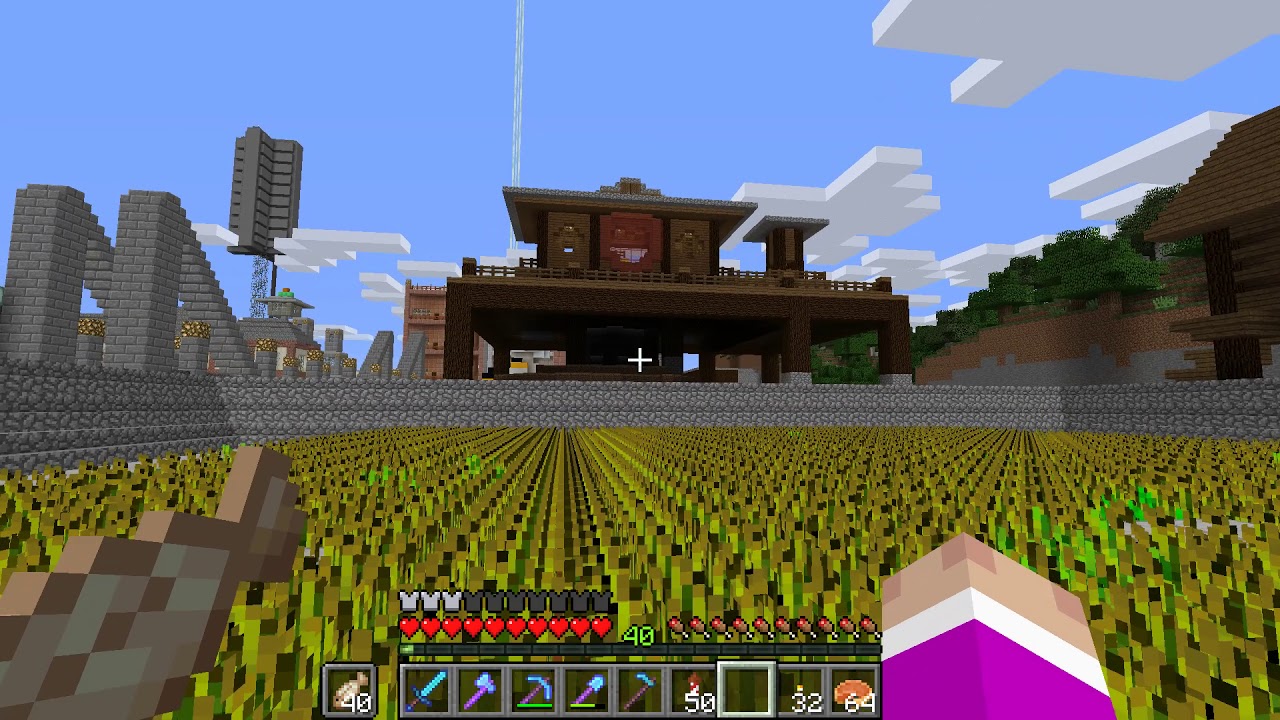The width and height of the screenshot is (1280, 720).
Task: Click the crosshair at screen center
Action: [x=640, y=358]
